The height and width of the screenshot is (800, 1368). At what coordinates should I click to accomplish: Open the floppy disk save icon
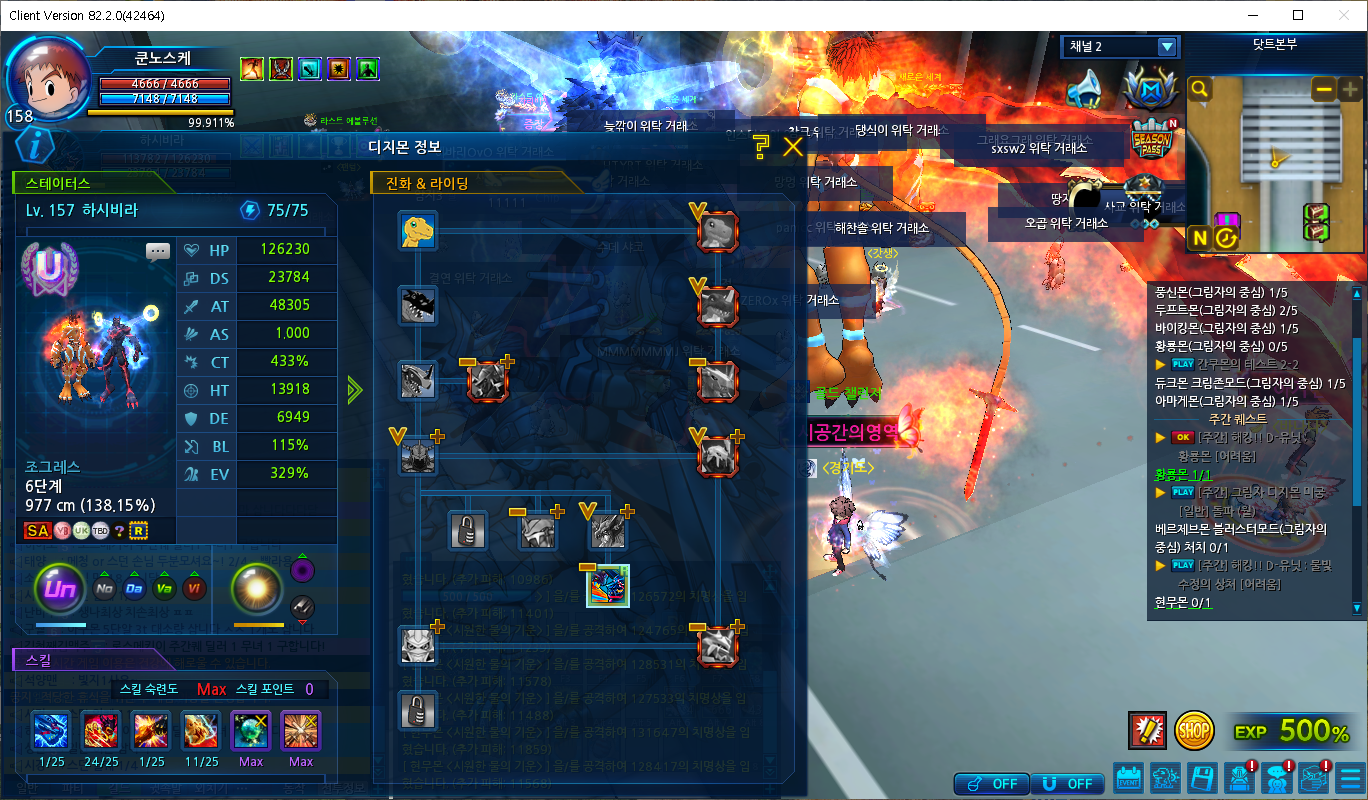pos(1202,777)
